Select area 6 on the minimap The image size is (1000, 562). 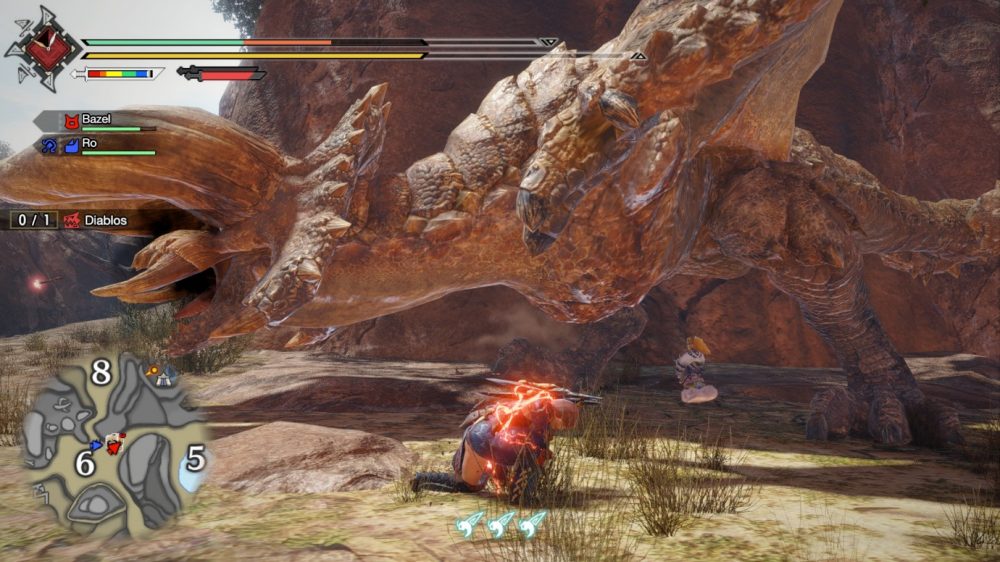tap(85, 463)
